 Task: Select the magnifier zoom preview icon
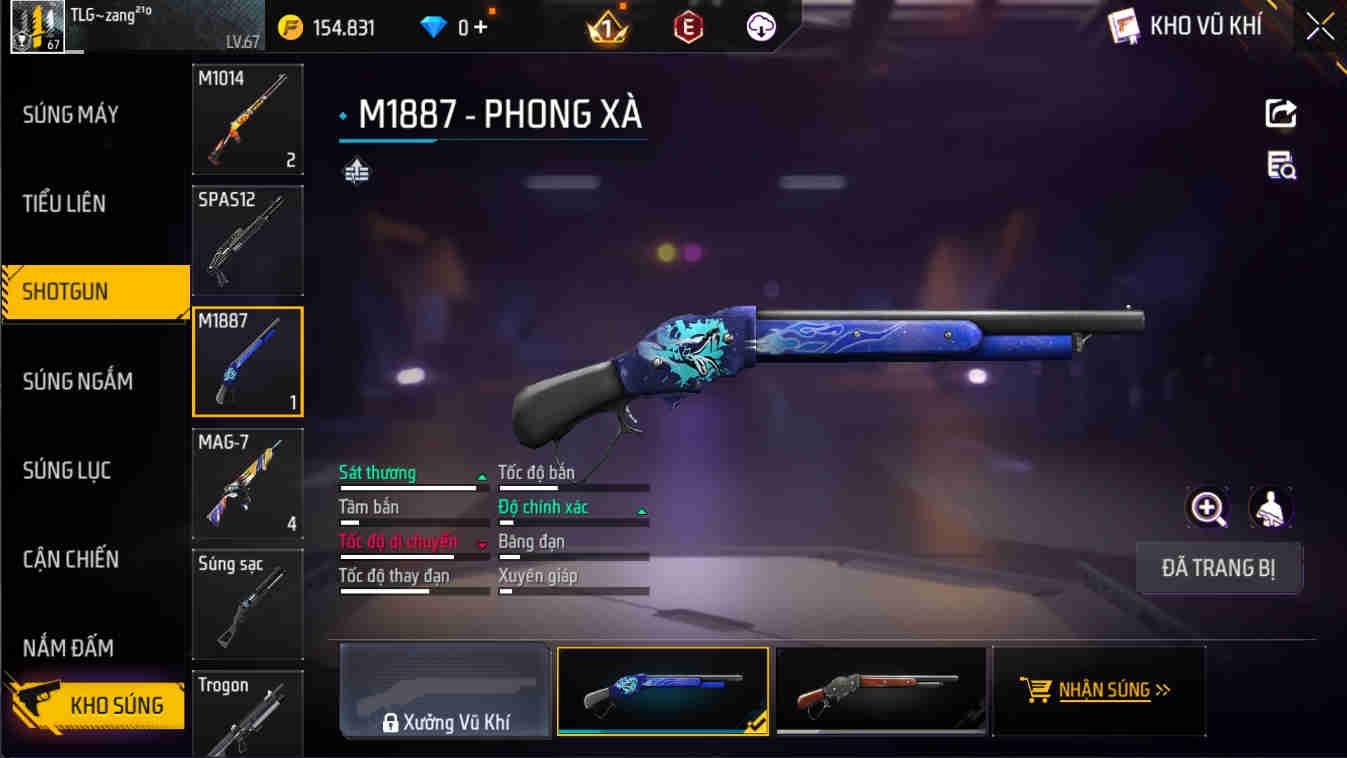point(1208,509)
